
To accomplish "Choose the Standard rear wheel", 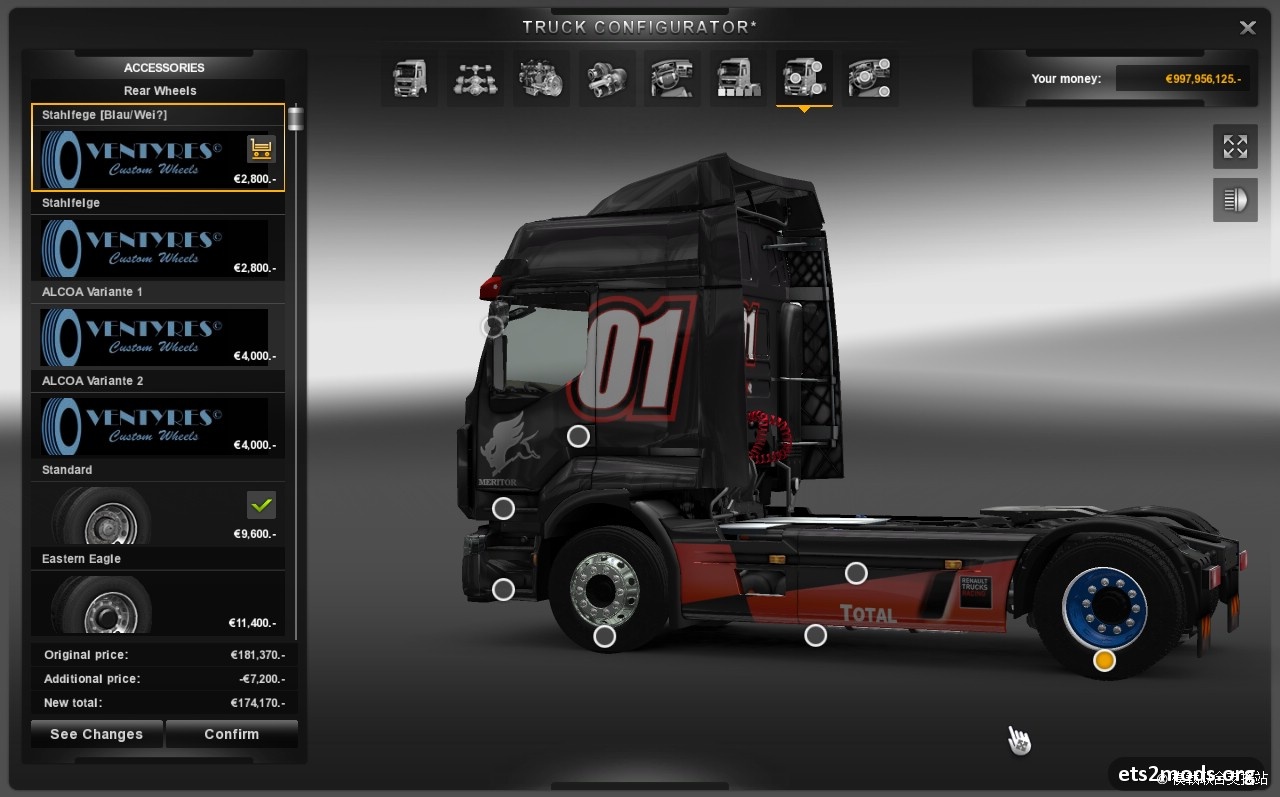I will (x=158, y=514).
